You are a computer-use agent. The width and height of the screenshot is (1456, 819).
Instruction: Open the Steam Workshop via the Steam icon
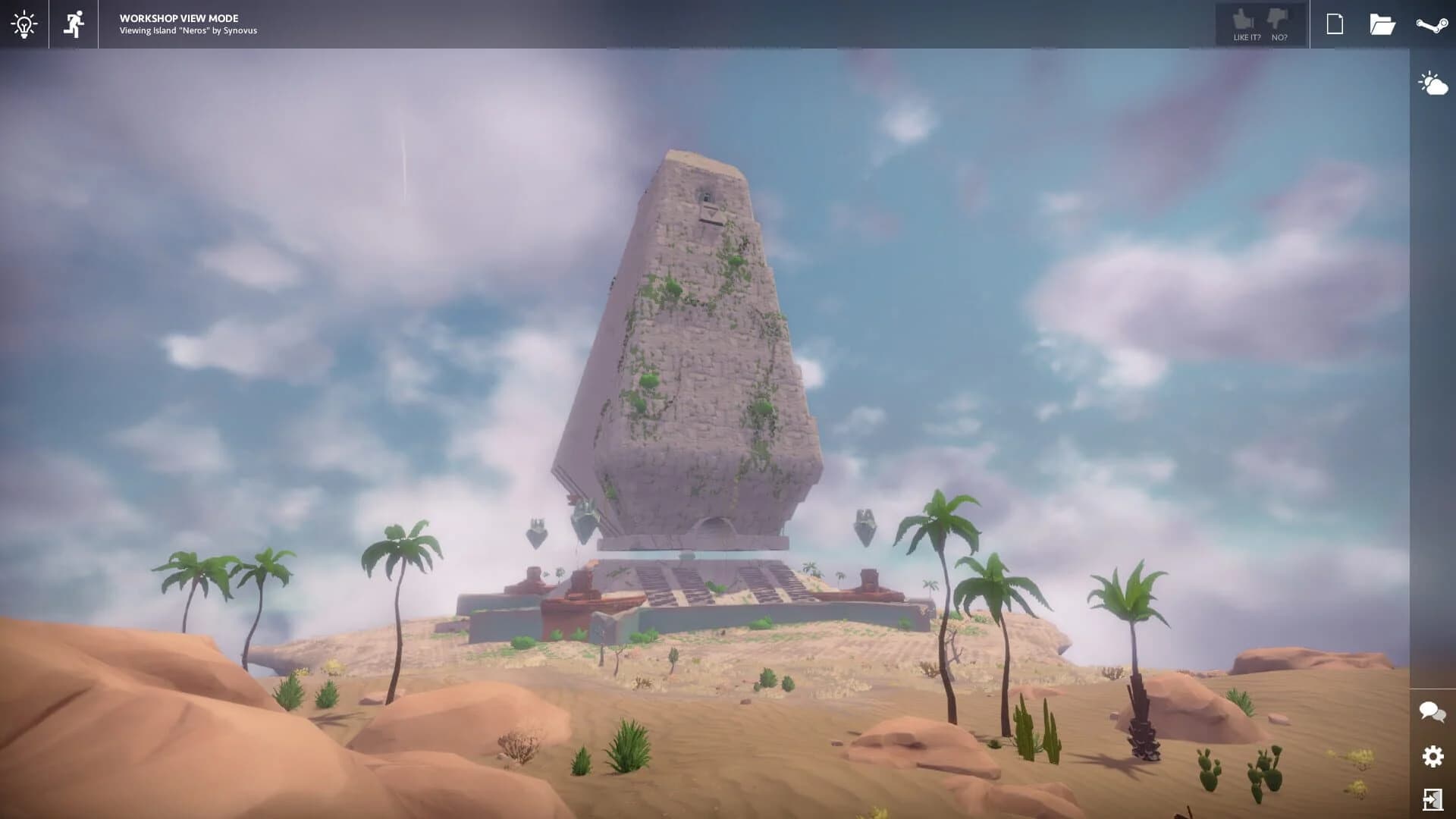(x=1432, y=24)
